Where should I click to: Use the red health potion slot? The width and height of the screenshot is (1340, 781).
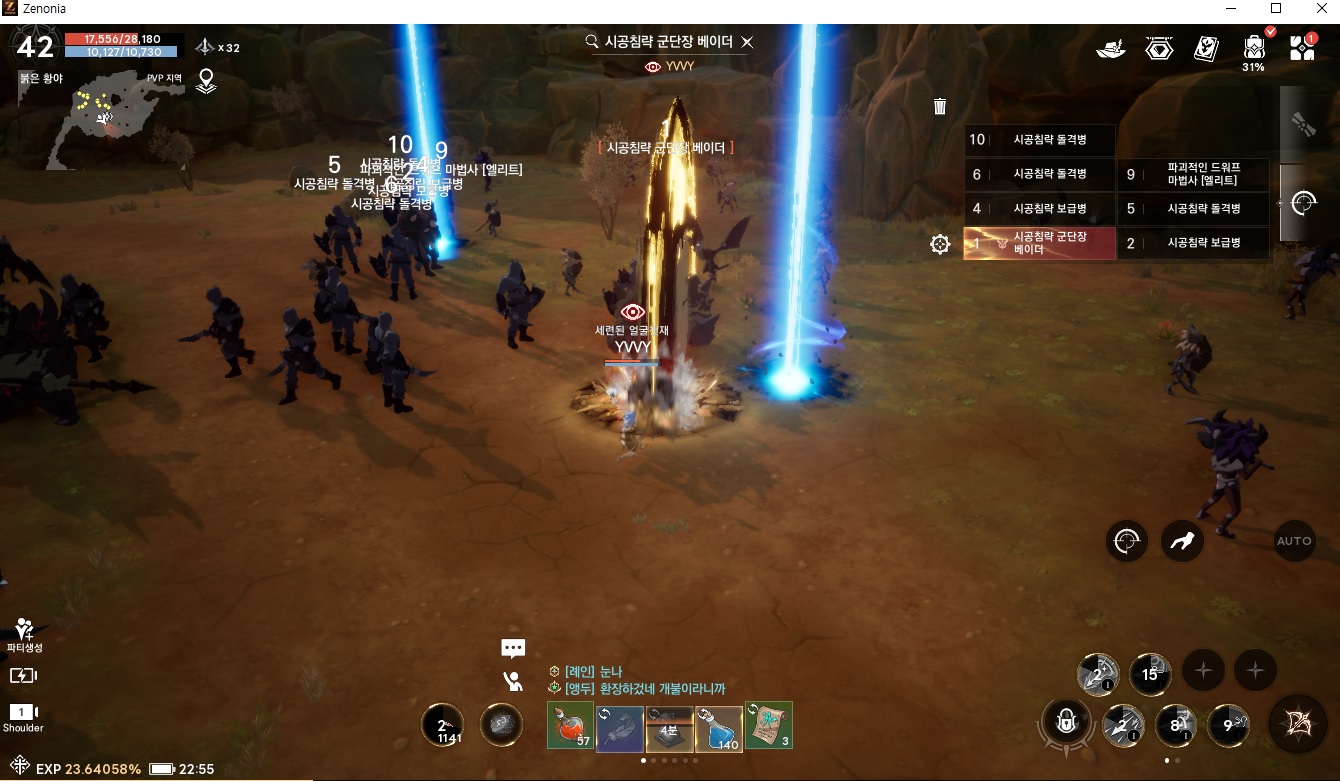[570, 725]
